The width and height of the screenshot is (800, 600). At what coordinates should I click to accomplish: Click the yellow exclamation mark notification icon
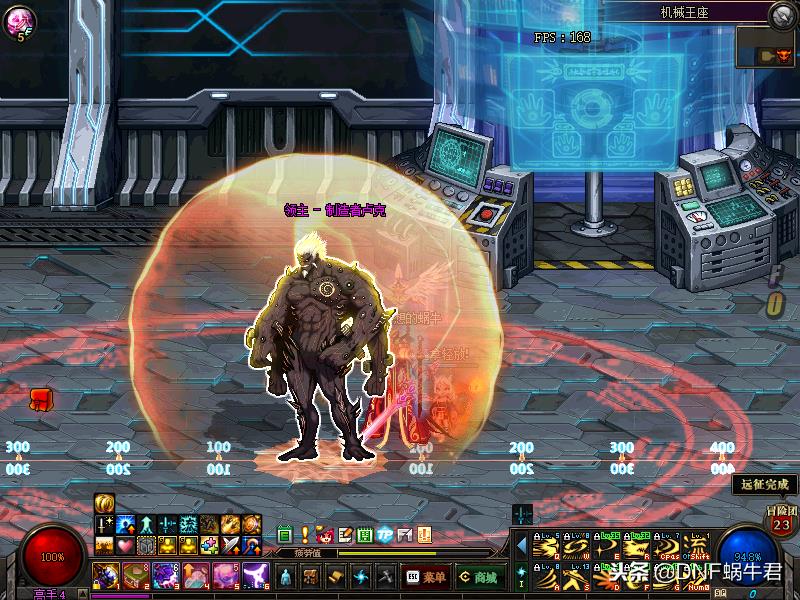click(x=305, y=535)
